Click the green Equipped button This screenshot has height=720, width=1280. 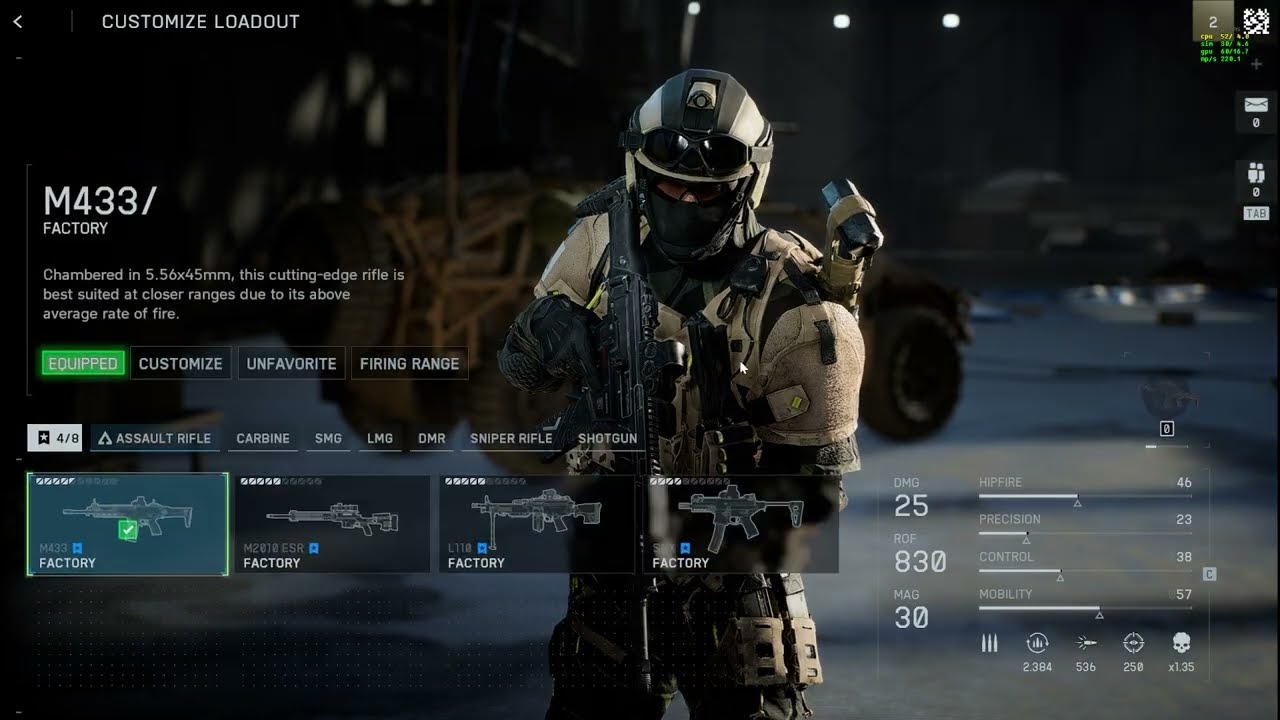click(x=83, y=363)
